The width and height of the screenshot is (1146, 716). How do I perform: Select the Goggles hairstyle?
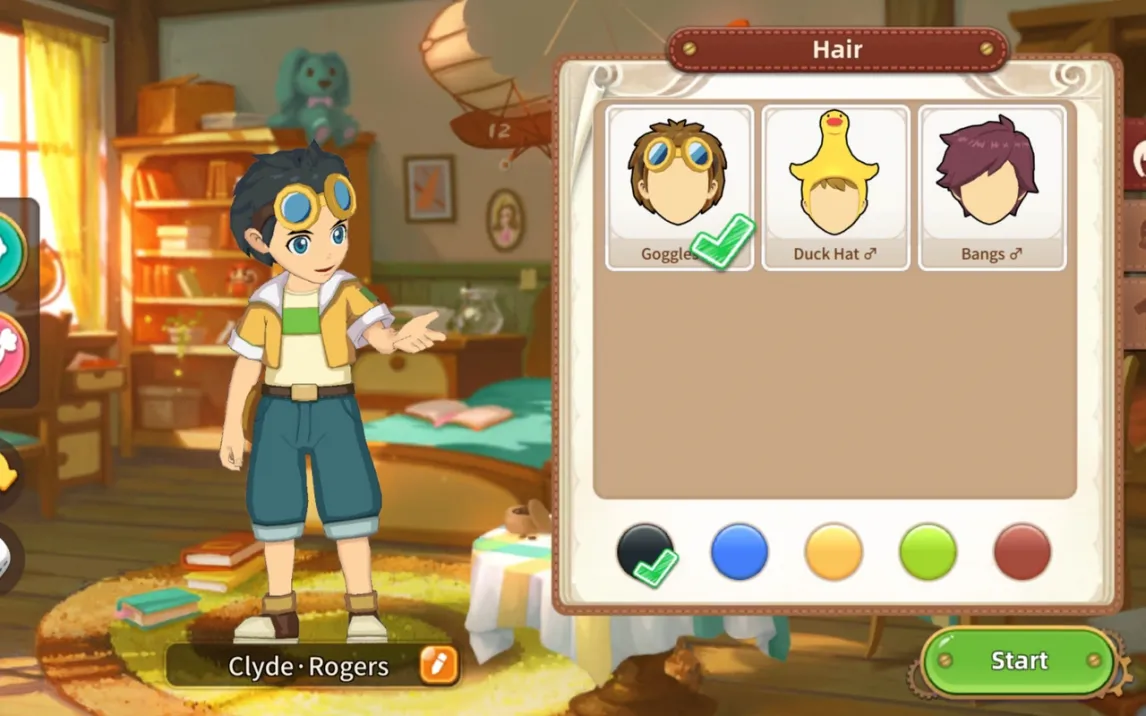[x=679, y=187]
